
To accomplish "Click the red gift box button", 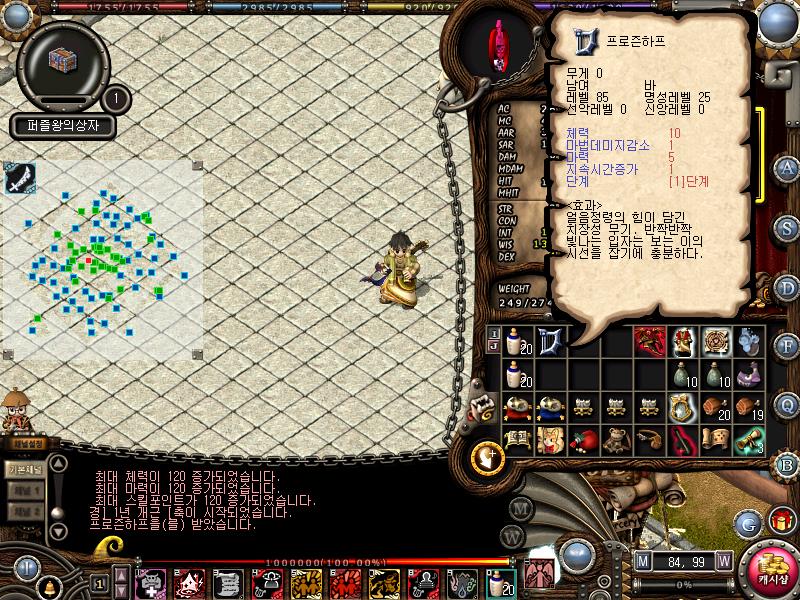I will pyautogui.click(x=781, y=520).
